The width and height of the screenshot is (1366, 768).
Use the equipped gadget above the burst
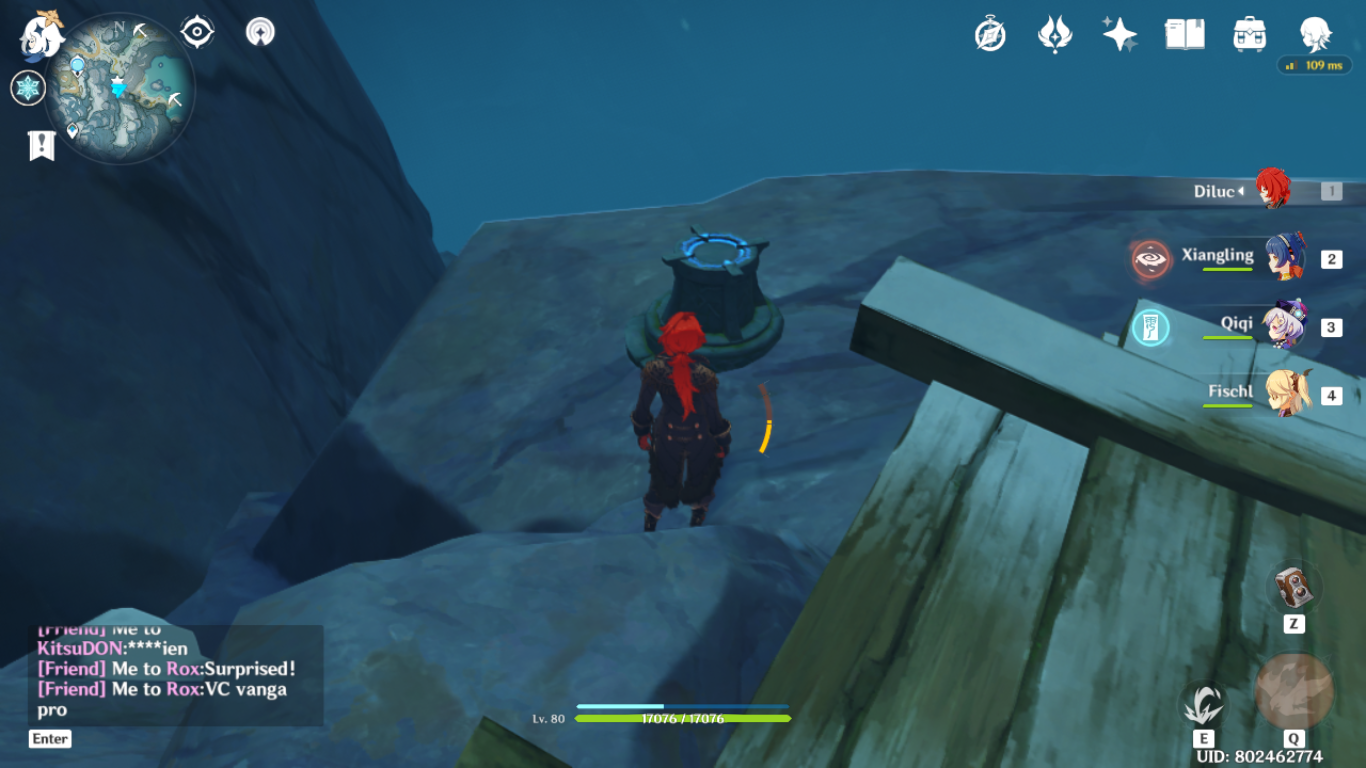click(x=1294, y=587)
